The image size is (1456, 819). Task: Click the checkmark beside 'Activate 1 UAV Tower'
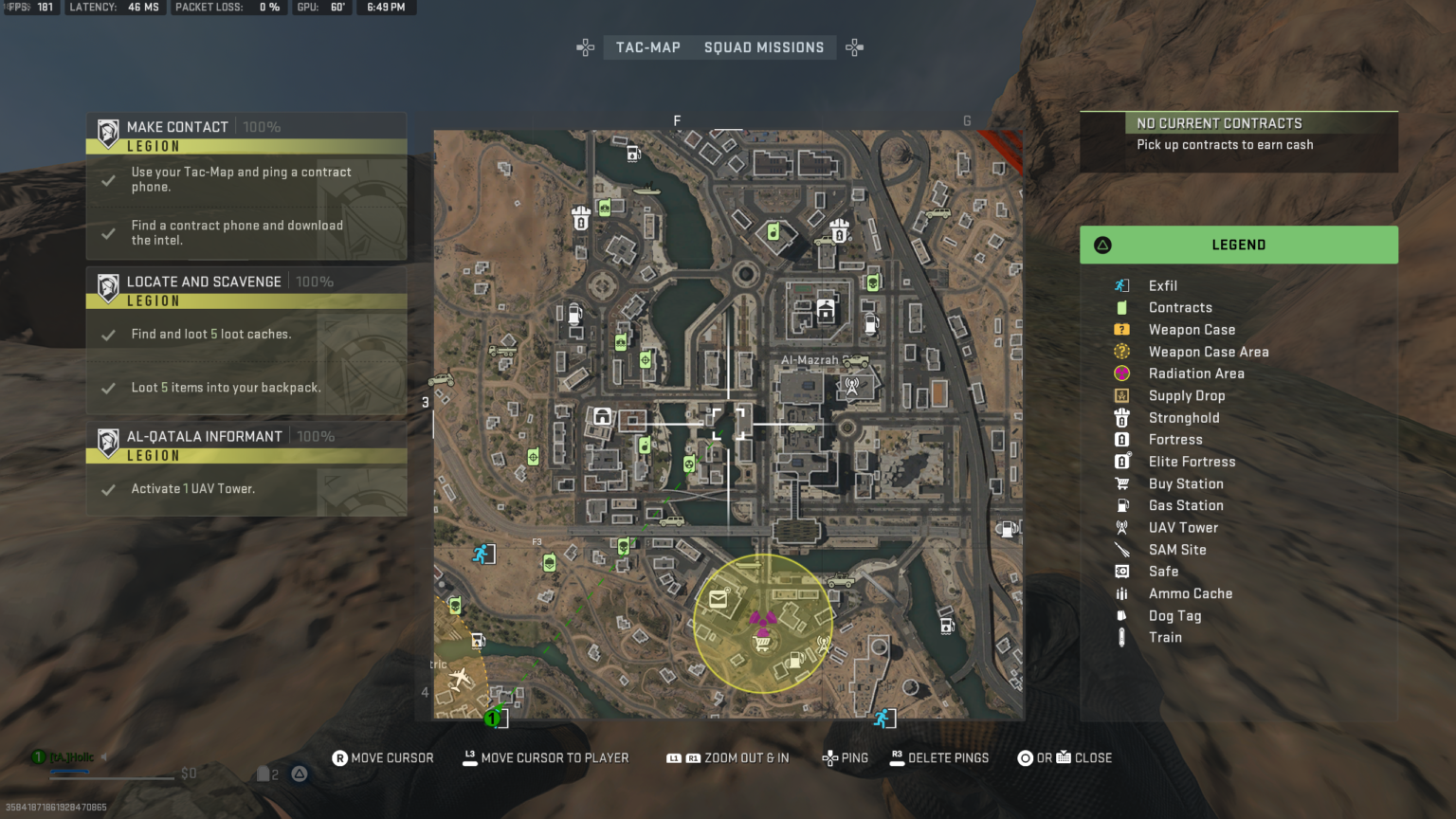107,488
